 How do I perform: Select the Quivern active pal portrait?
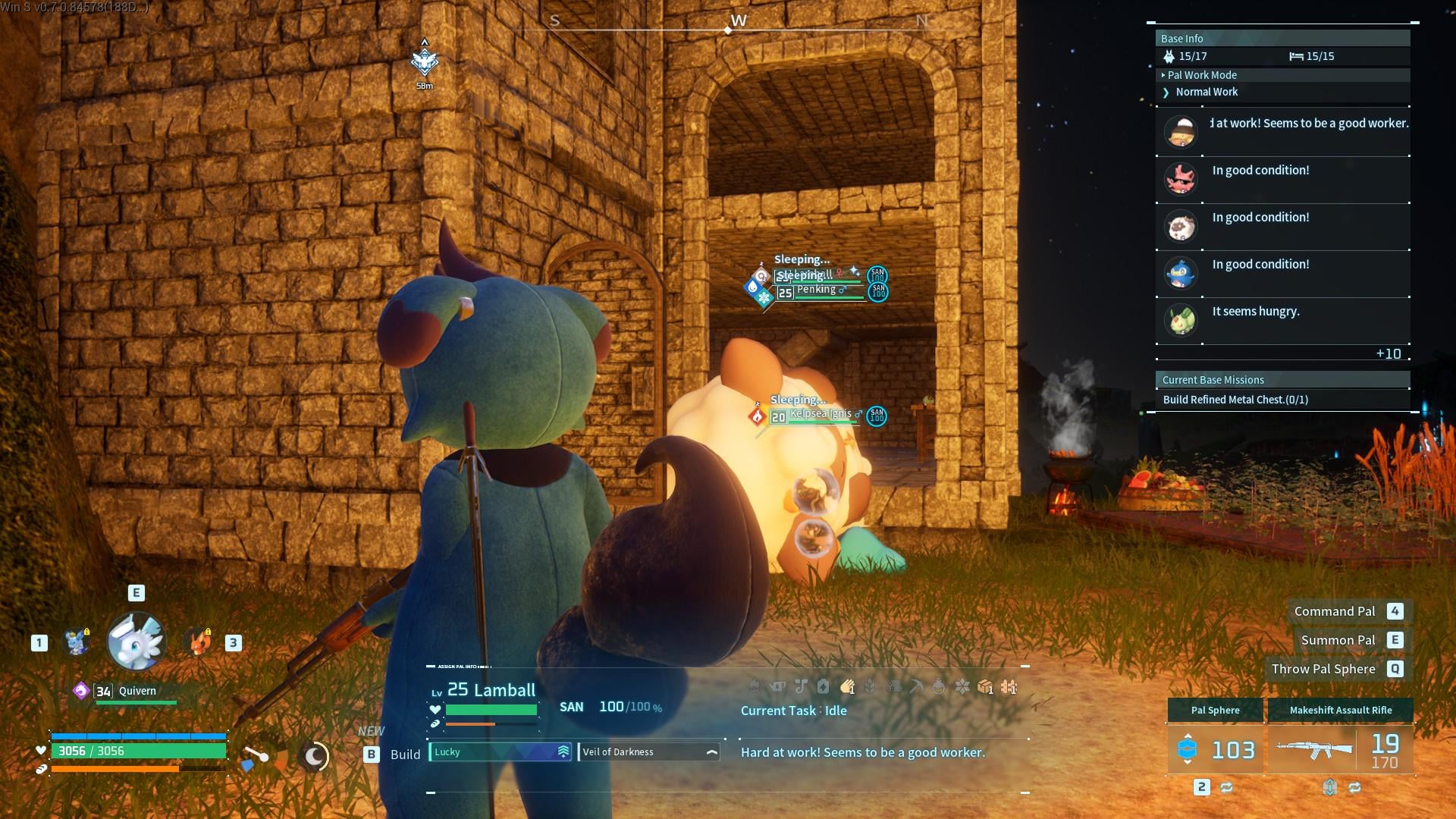tap(136, 642)
